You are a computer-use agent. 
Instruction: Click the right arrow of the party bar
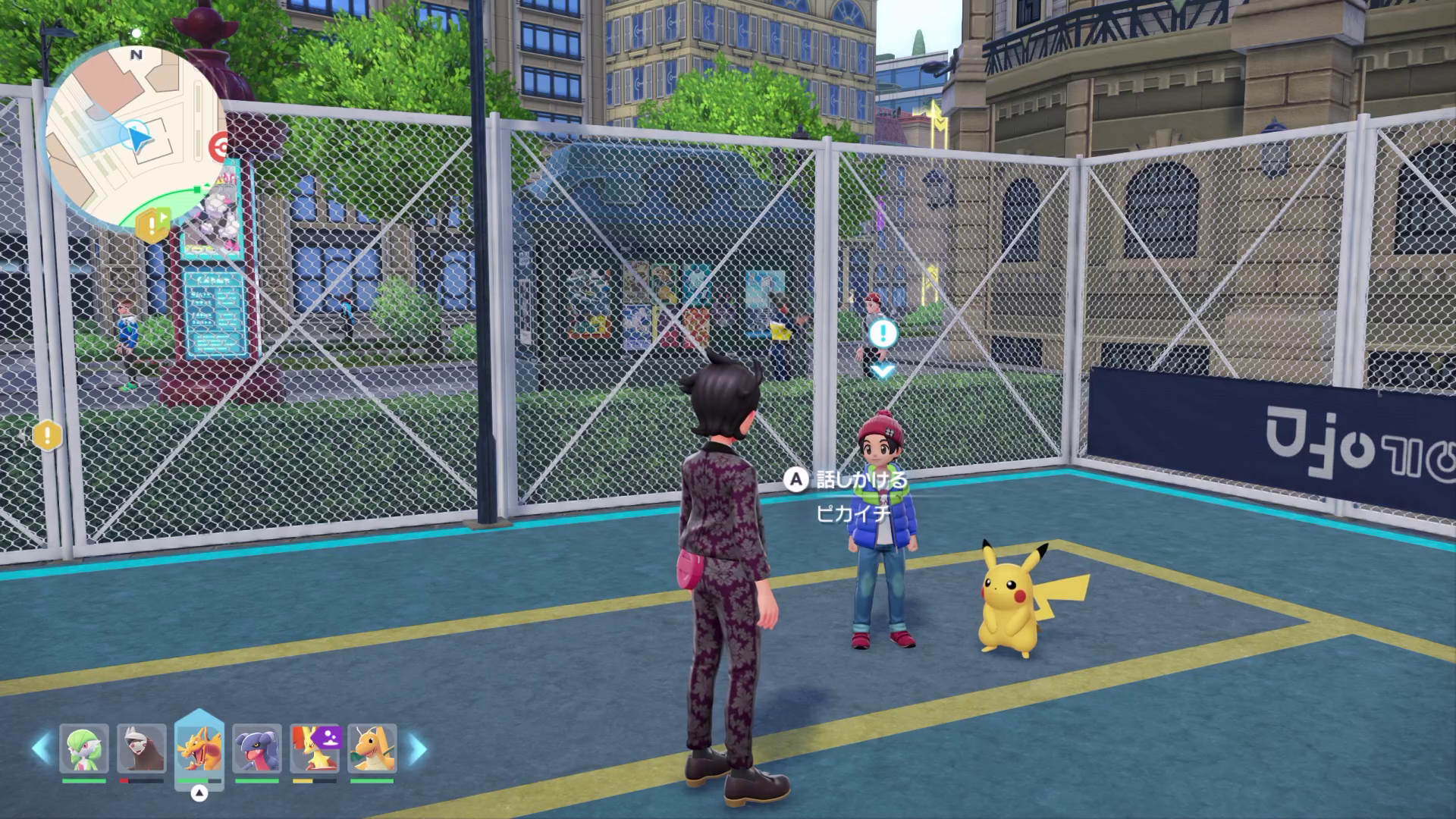417,748
